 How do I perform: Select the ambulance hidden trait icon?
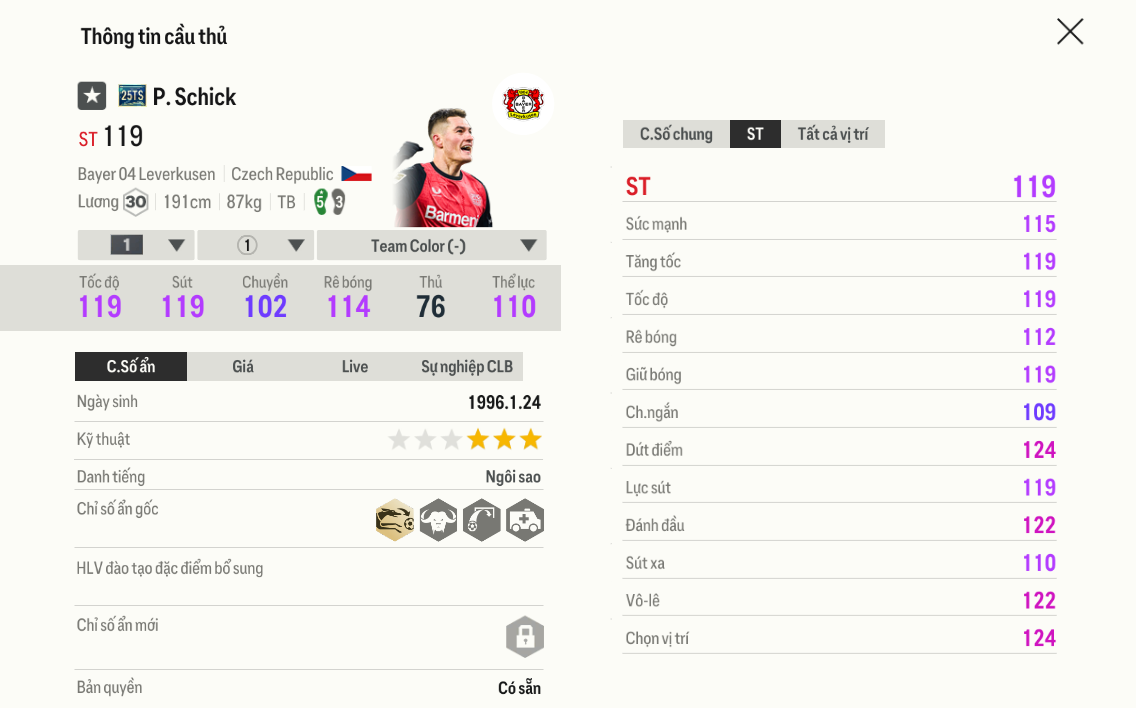click(x=525, y=520)
